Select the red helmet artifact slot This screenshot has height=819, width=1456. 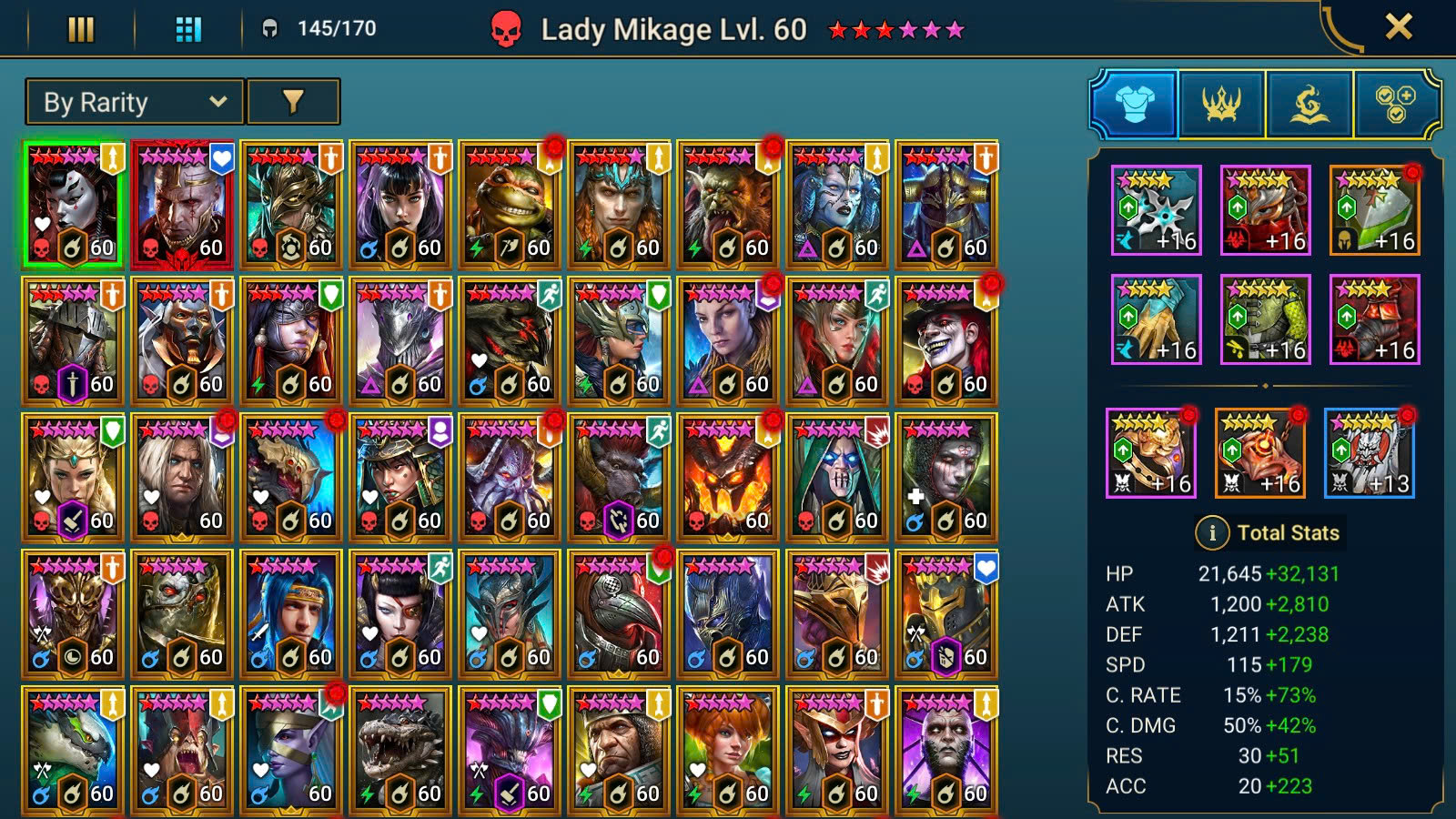click(x=1266, y=210)
